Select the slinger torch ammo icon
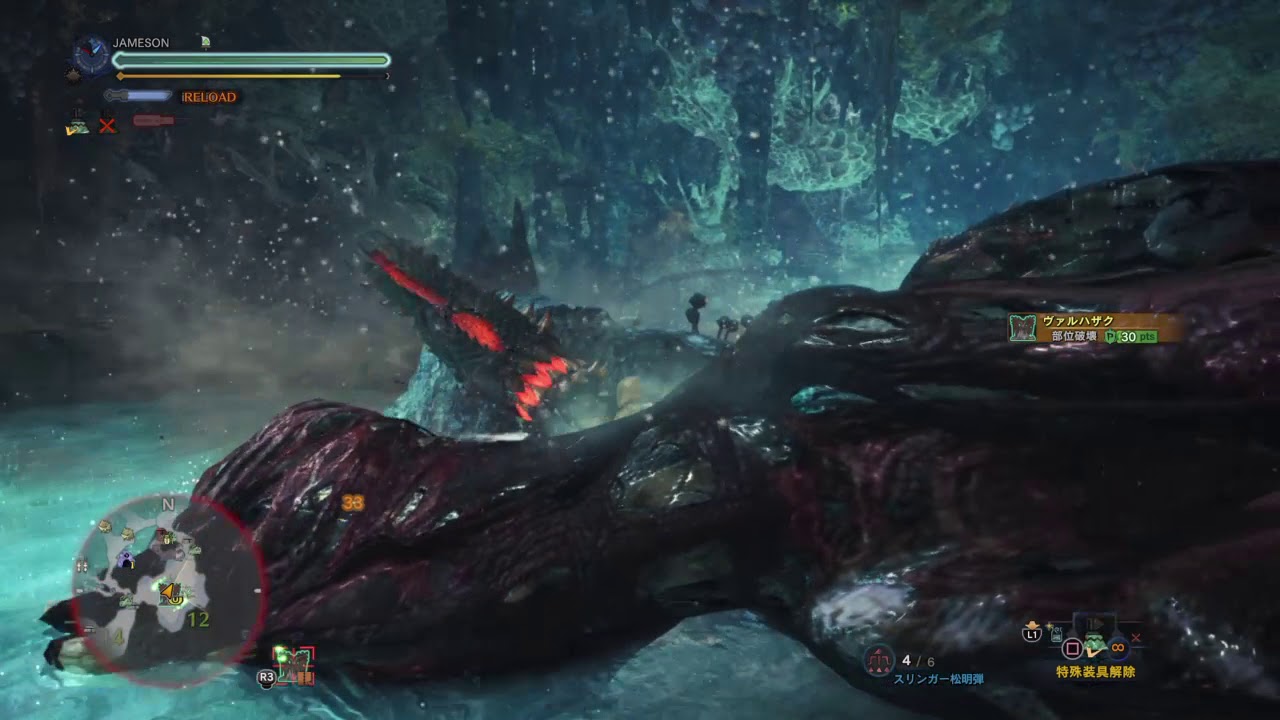 tap(878, 659)
